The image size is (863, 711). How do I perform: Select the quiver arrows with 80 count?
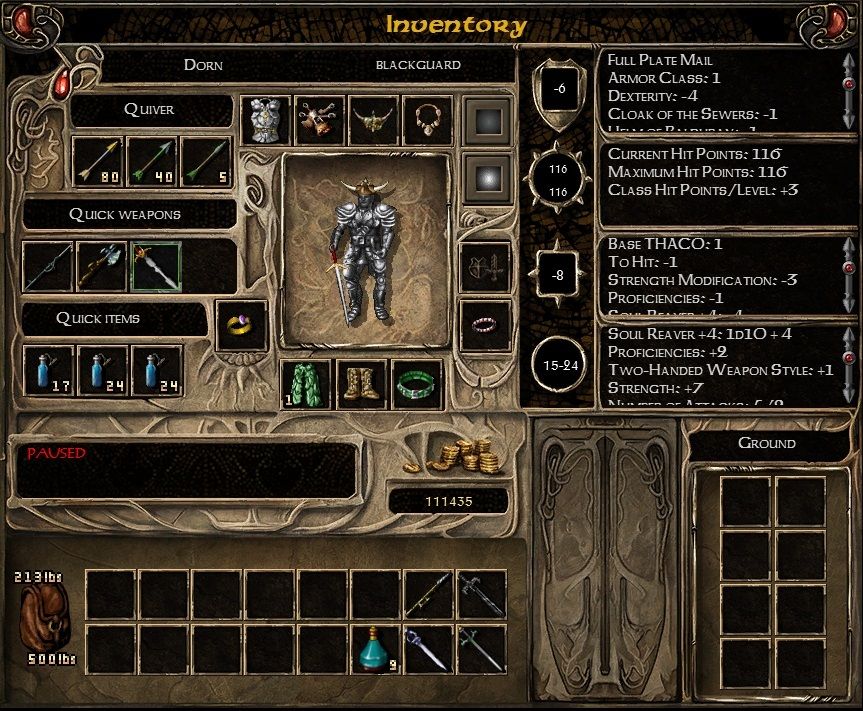pyautogui.click(x=99, y=162)
